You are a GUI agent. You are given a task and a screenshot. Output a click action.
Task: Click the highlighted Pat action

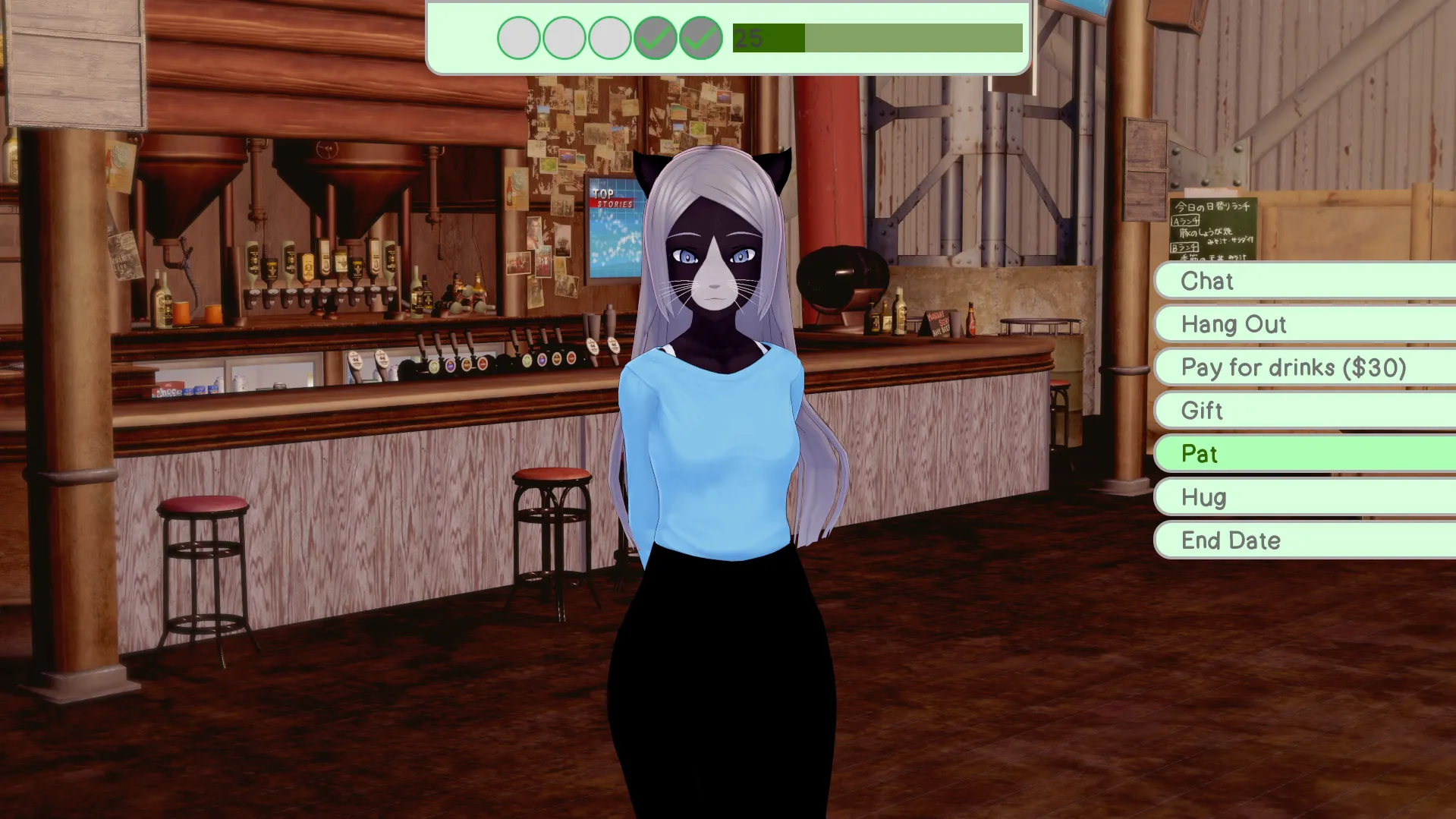1303,454
